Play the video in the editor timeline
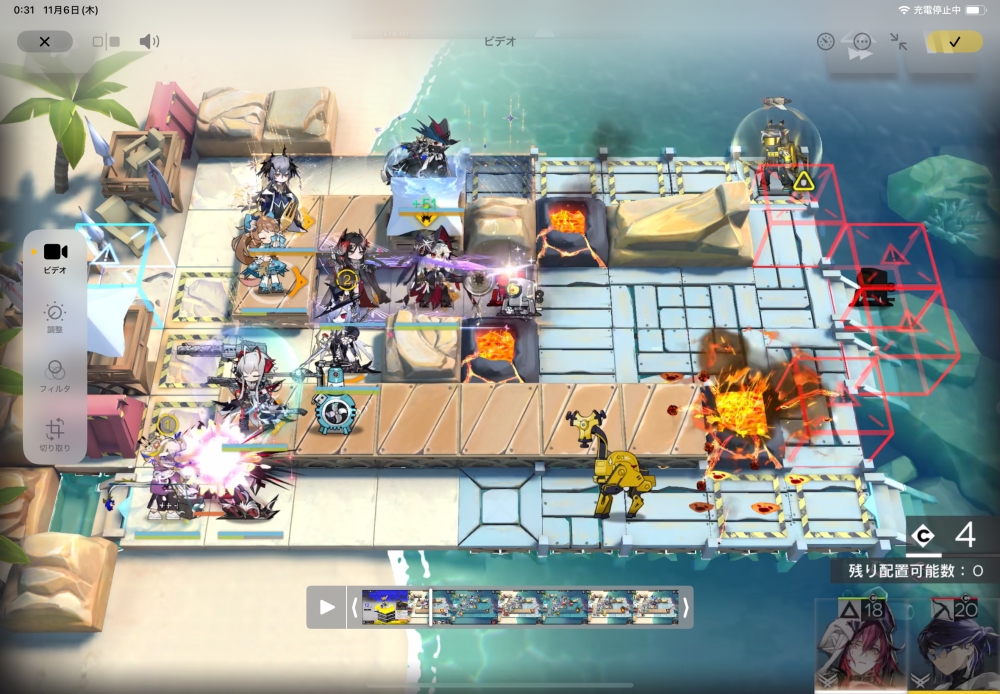The width and height of the screenshot is (1000, 694). coord(327,607)
